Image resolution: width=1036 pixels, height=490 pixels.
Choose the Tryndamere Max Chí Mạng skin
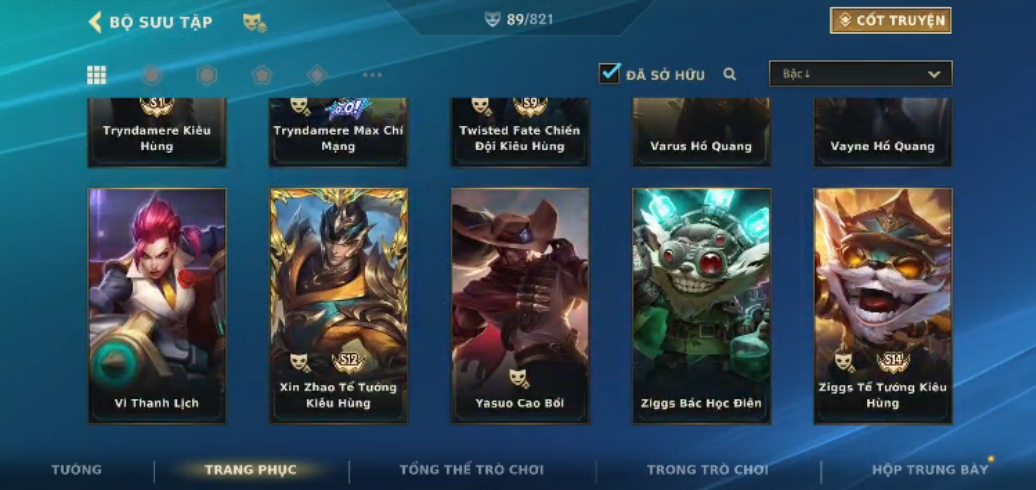pos(339,133)
